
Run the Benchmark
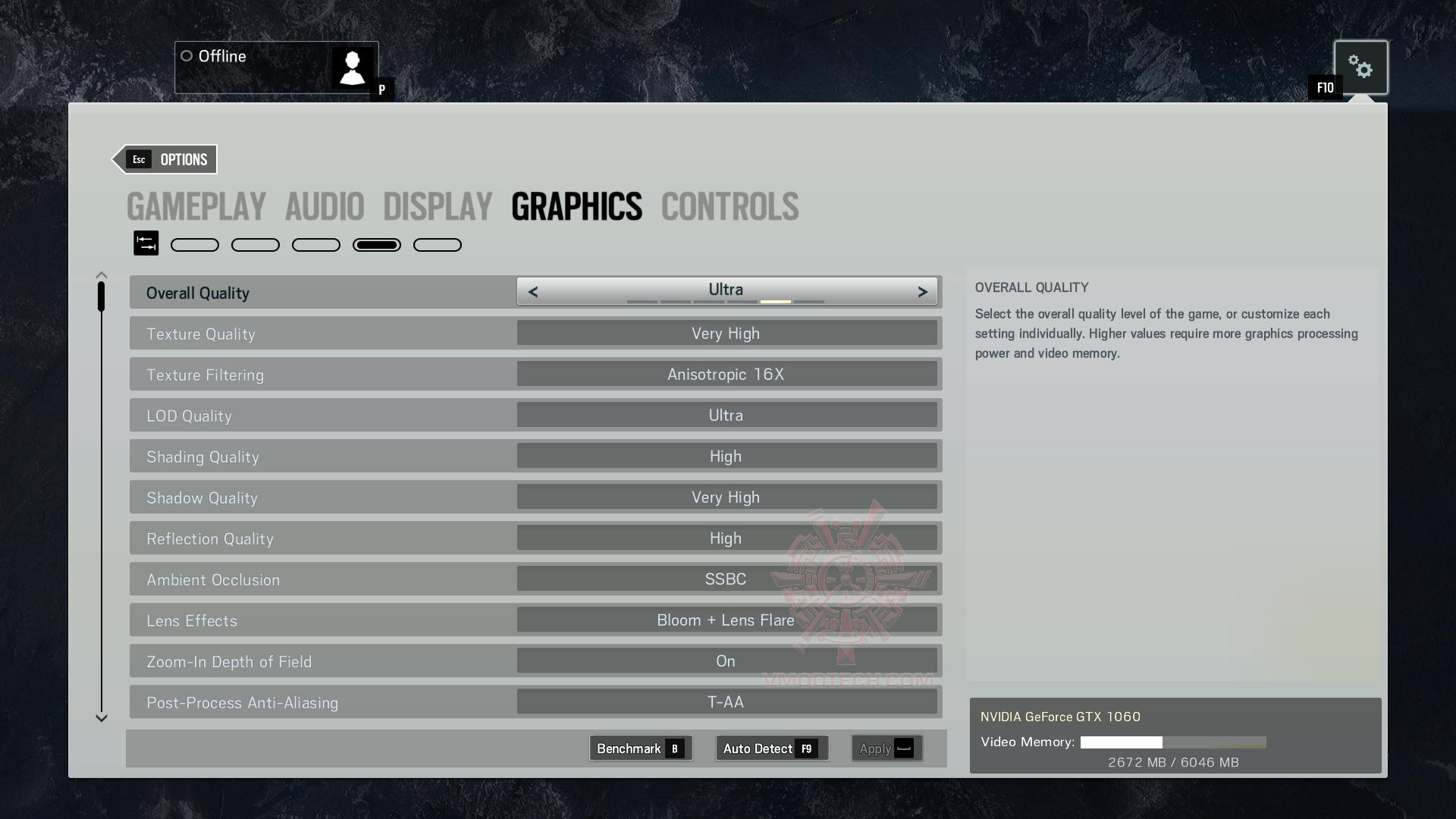click(x=640, y=748)
